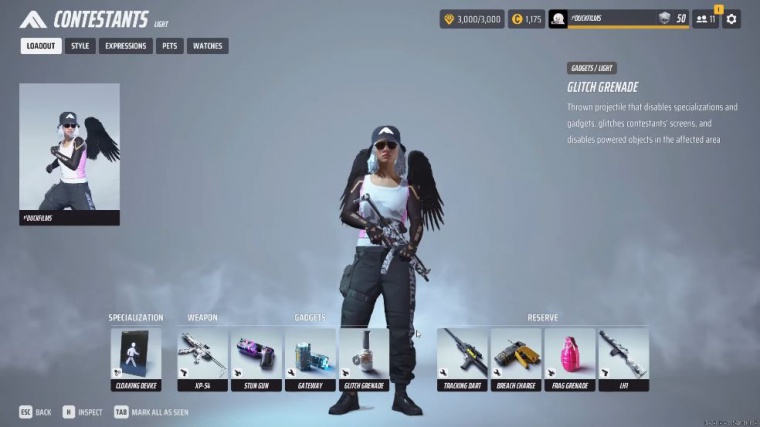
Task: Pick the LH1 reserve weapon slot
Action: [x=624, y=359]
